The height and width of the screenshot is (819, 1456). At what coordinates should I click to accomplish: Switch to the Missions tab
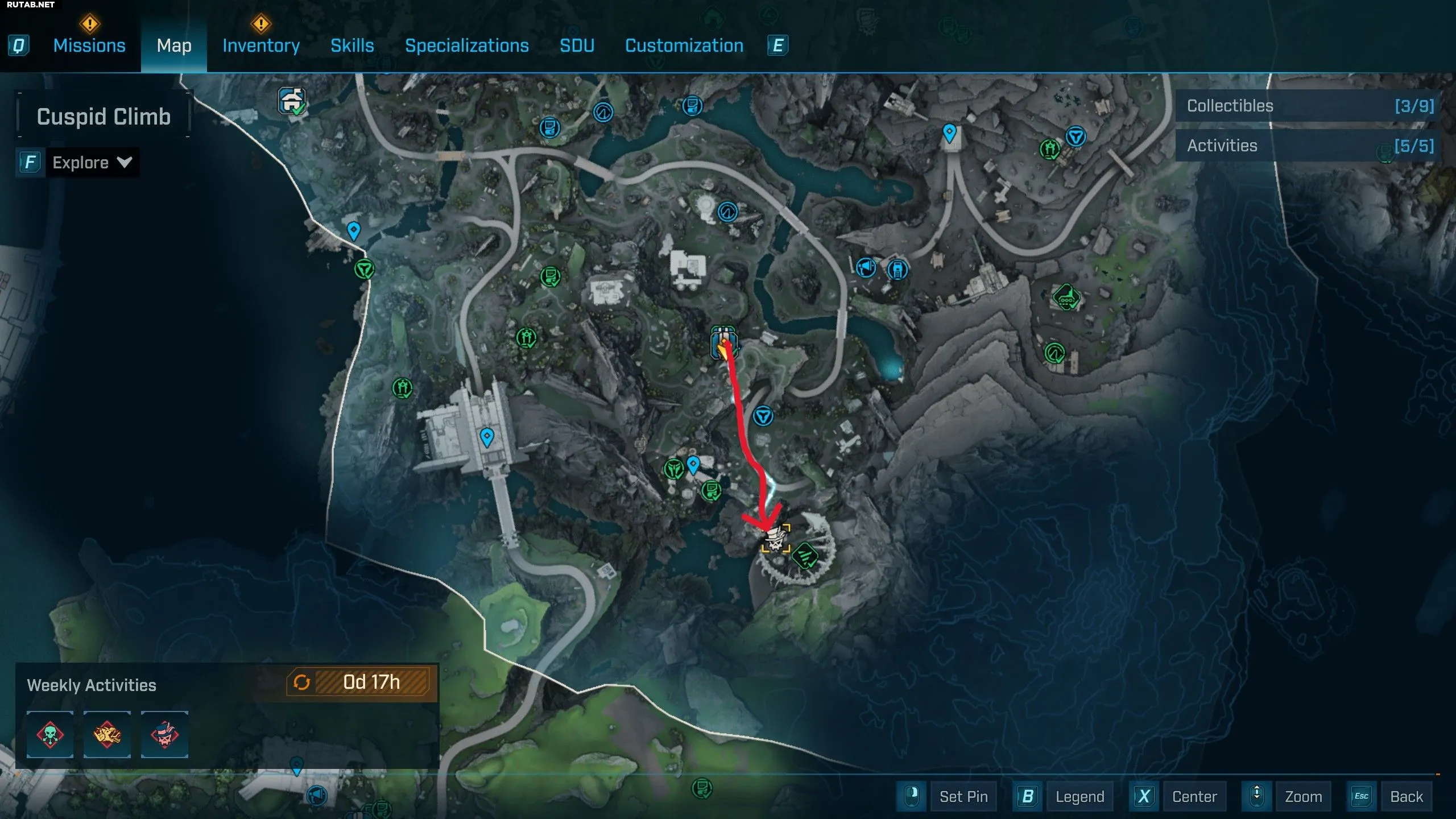tap(89, 45)
